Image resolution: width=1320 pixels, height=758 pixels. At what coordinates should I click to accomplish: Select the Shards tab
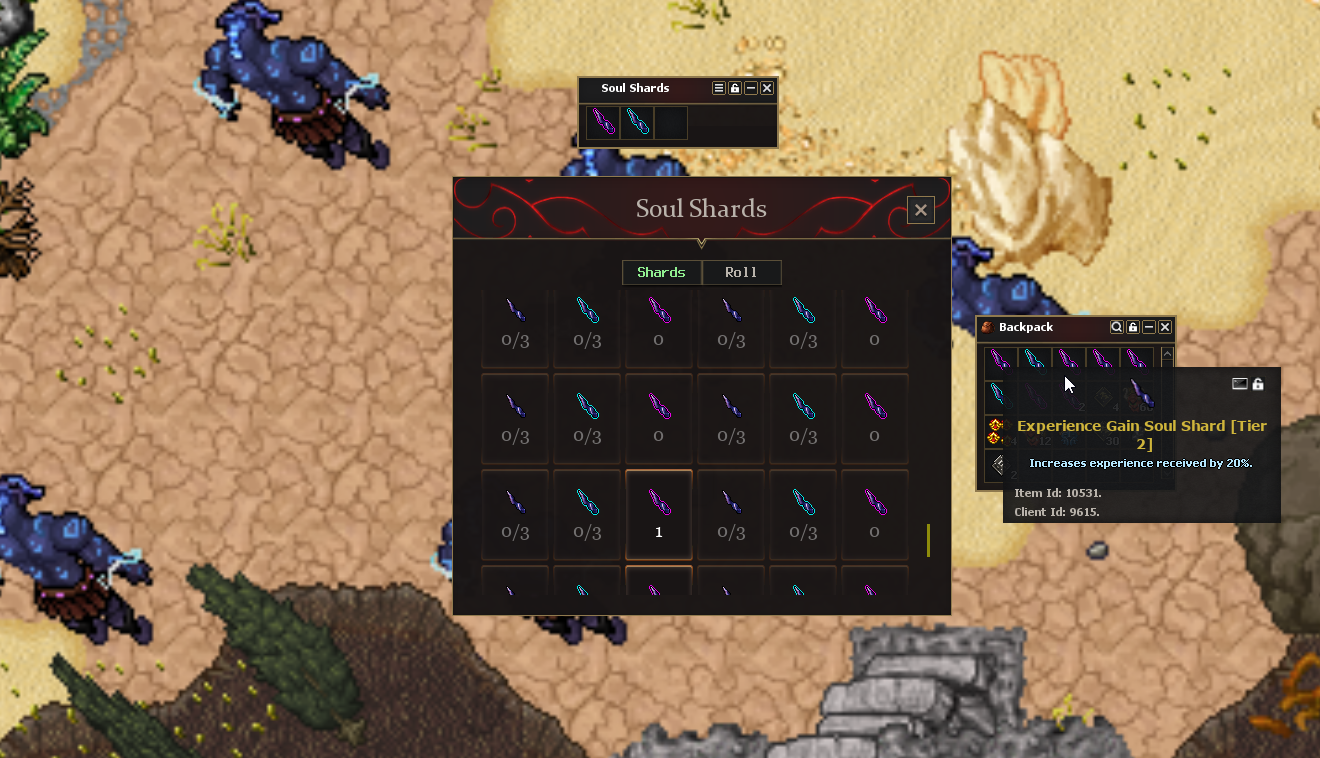coord(661,273)
